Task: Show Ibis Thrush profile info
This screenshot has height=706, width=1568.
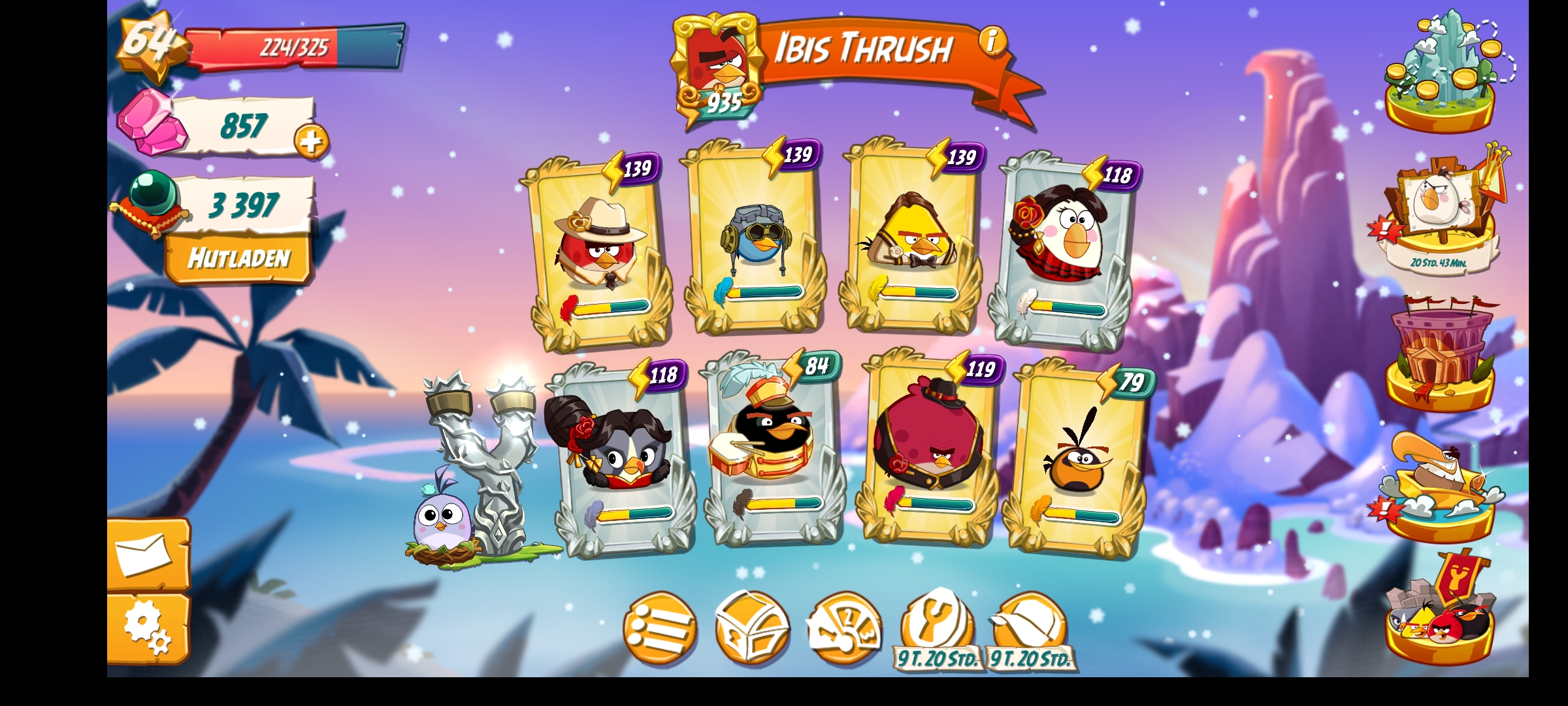Action: point(992,41)
